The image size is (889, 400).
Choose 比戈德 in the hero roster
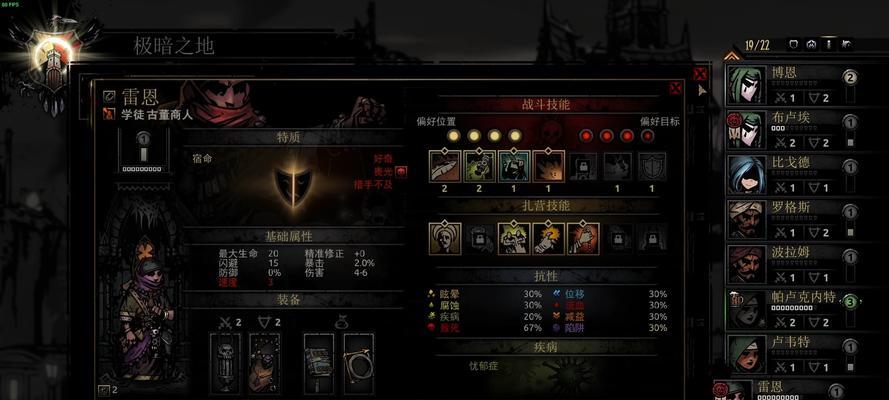click(790, 172)
